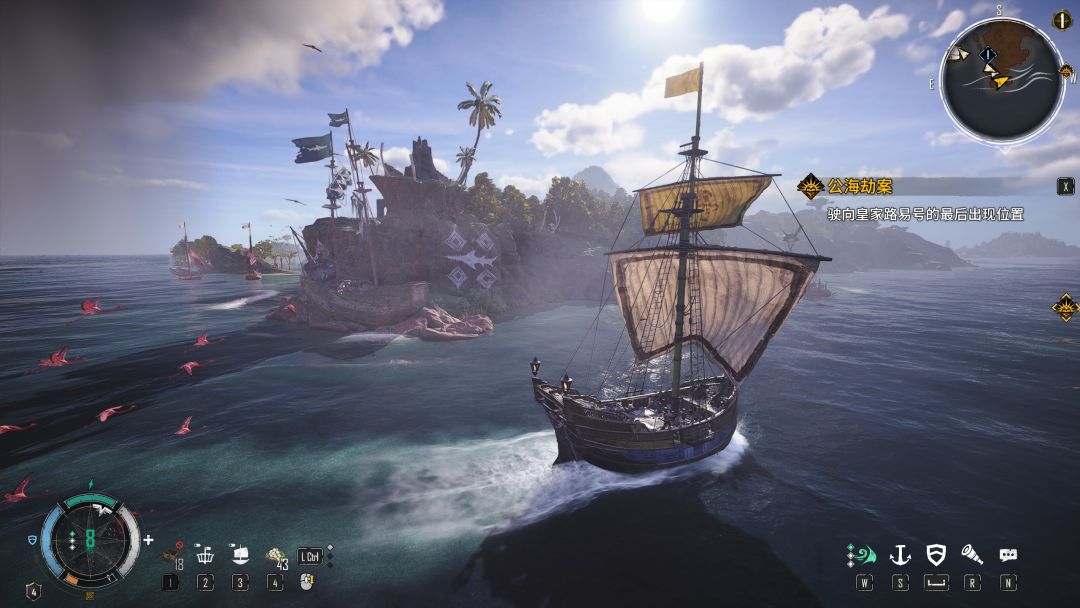Raise sails with the wind sail icon
Screen dimensions: 1080x608
[x=861, y=555]
